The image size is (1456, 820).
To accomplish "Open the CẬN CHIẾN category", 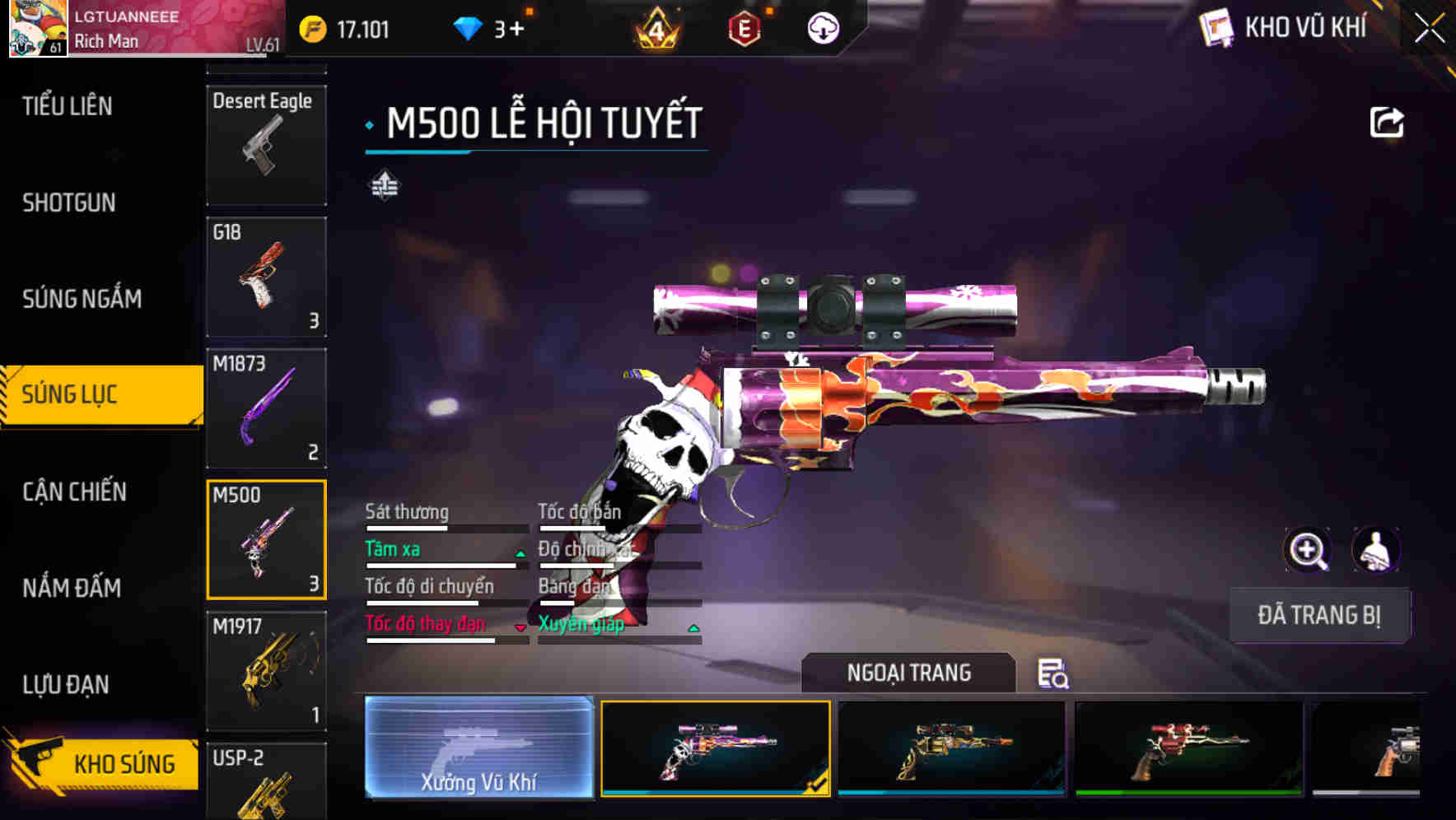I will point(72,492).
